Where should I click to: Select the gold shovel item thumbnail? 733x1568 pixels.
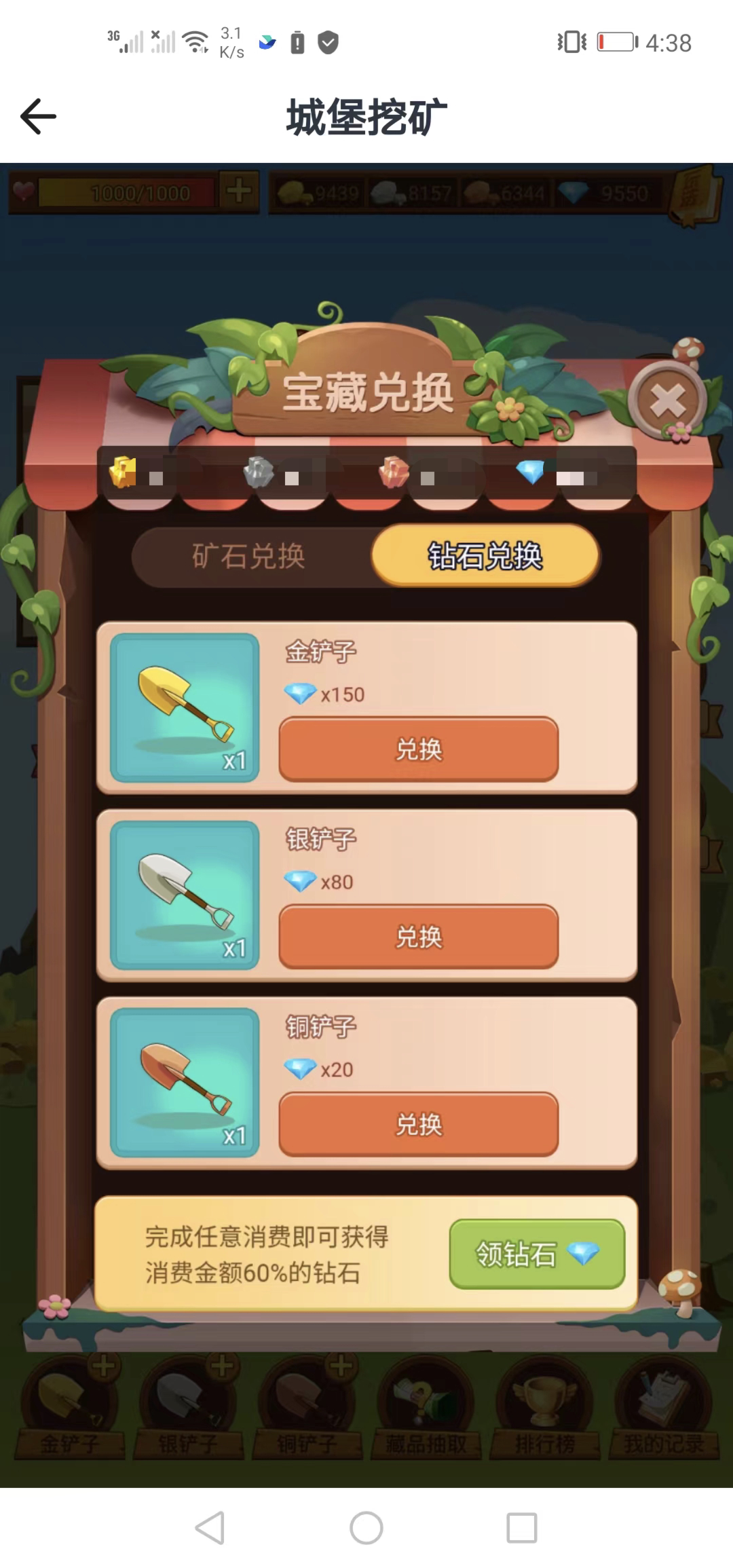pos(185,707)
